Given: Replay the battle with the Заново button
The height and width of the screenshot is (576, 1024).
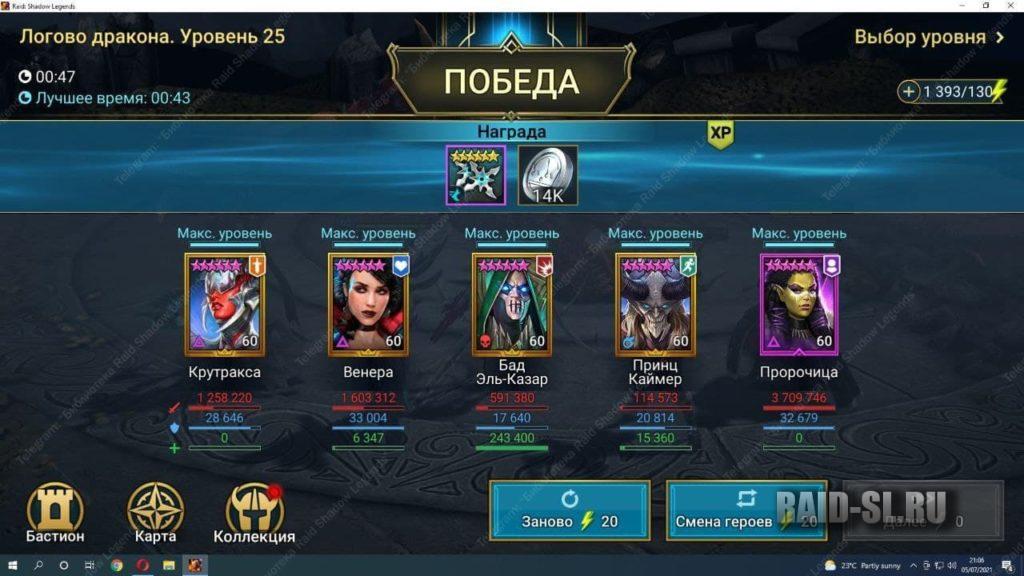Looking at the screenshot, I should pos(569,510).
